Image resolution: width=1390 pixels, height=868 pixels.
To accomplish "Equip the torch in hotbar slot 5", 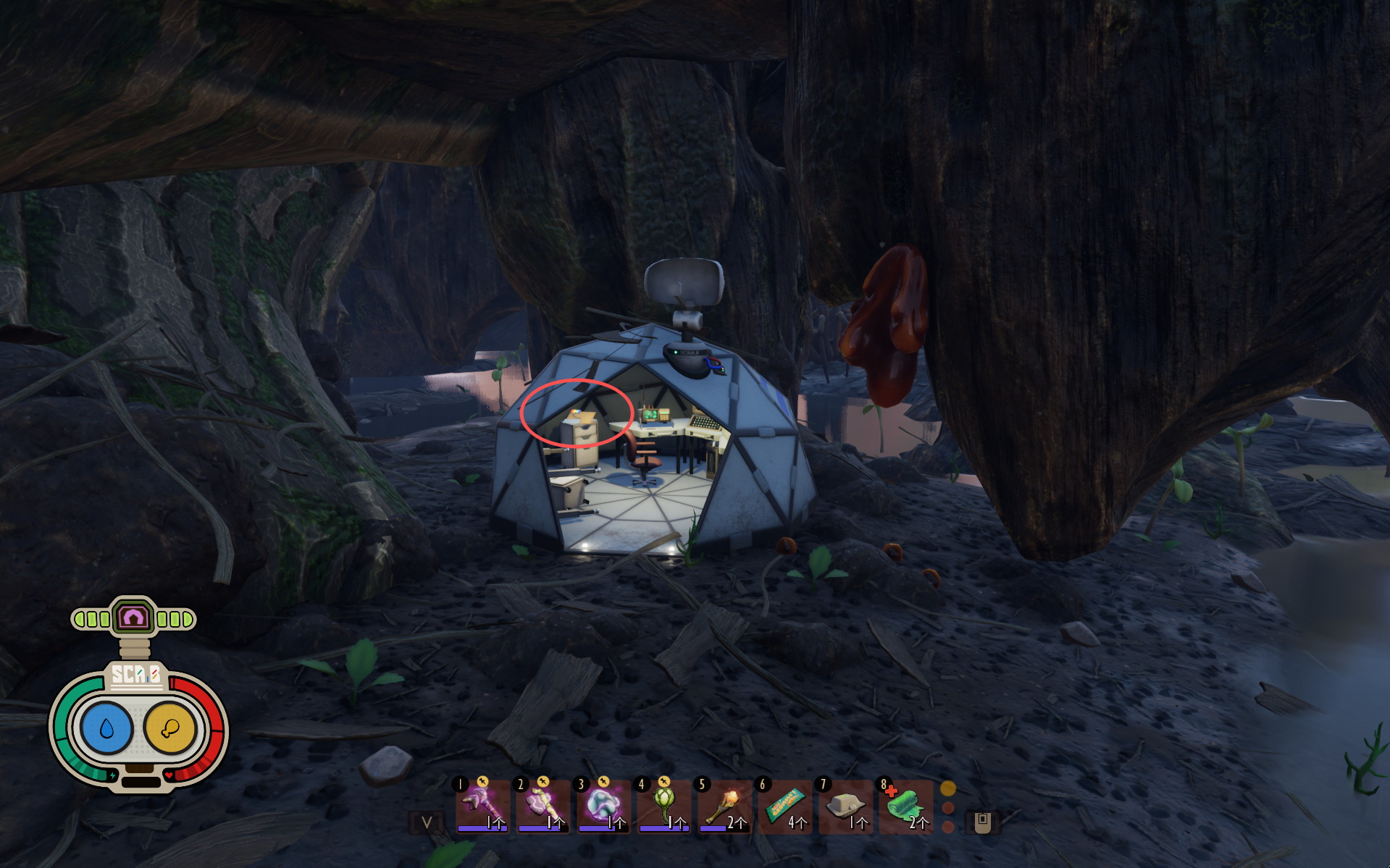I will [x=724, y=805].
